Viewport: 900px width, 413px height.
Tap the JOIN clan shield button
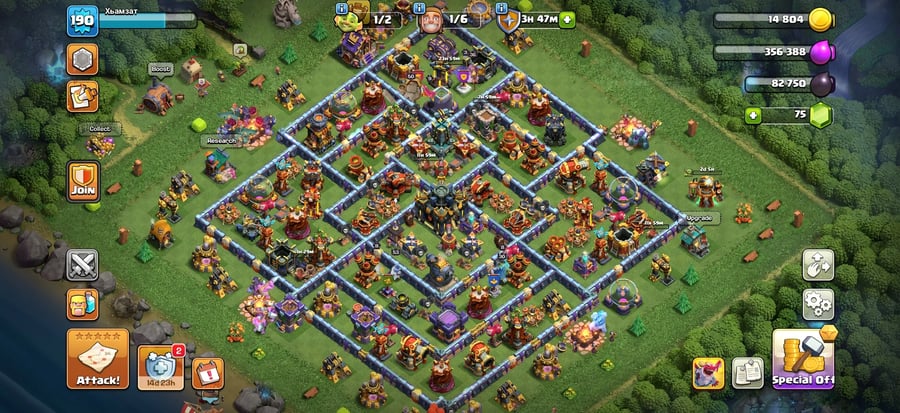coord(82,180)
